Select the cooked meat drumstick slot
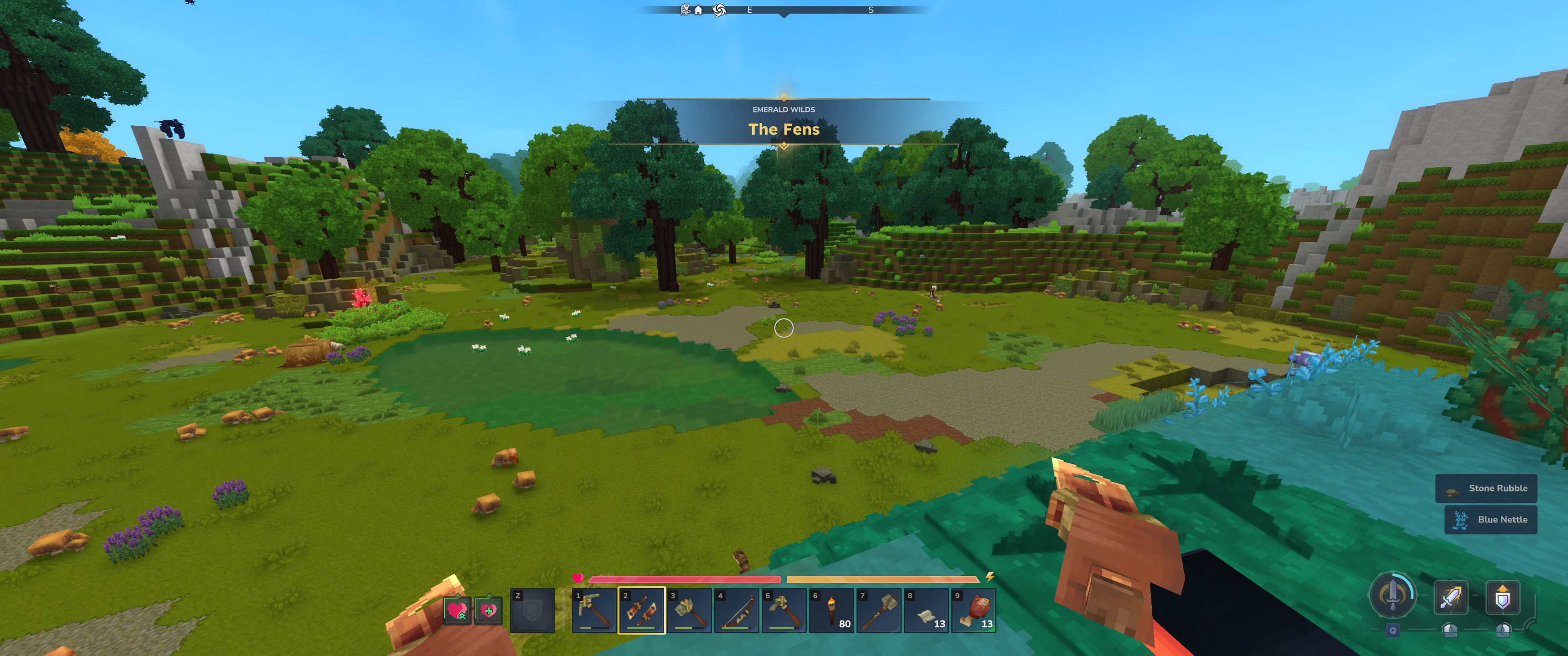The width and height of the screenshot is (1568, 656). (974, 610)
